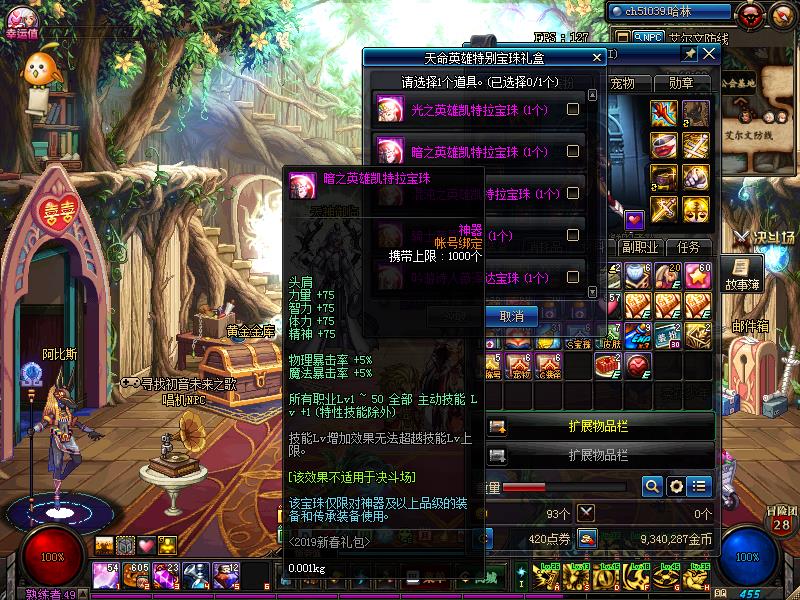
Task: Click the 取消 cancel button
Action: (512, 315)
